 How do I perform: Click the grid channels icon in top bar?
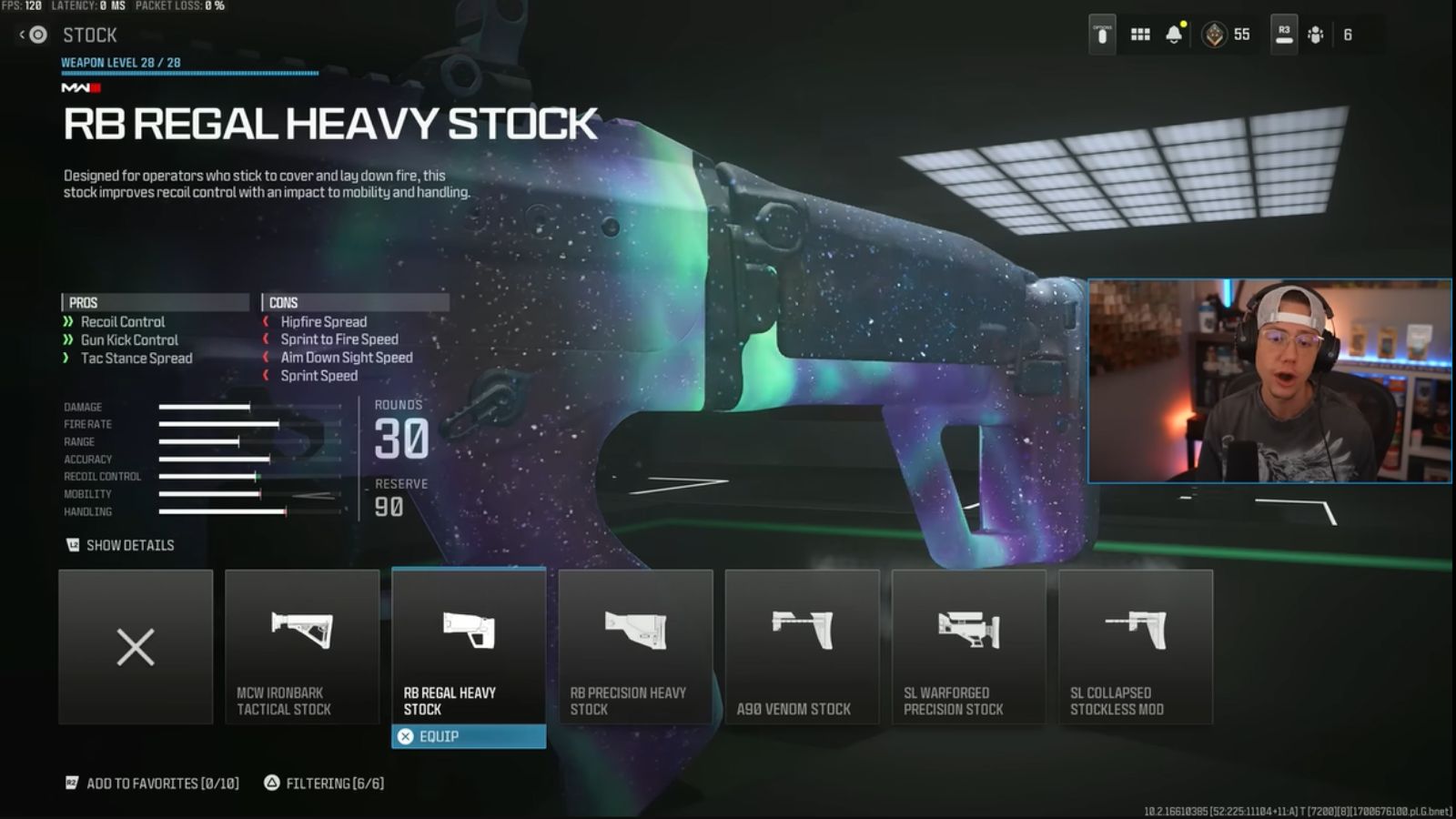coord(1139,33)
